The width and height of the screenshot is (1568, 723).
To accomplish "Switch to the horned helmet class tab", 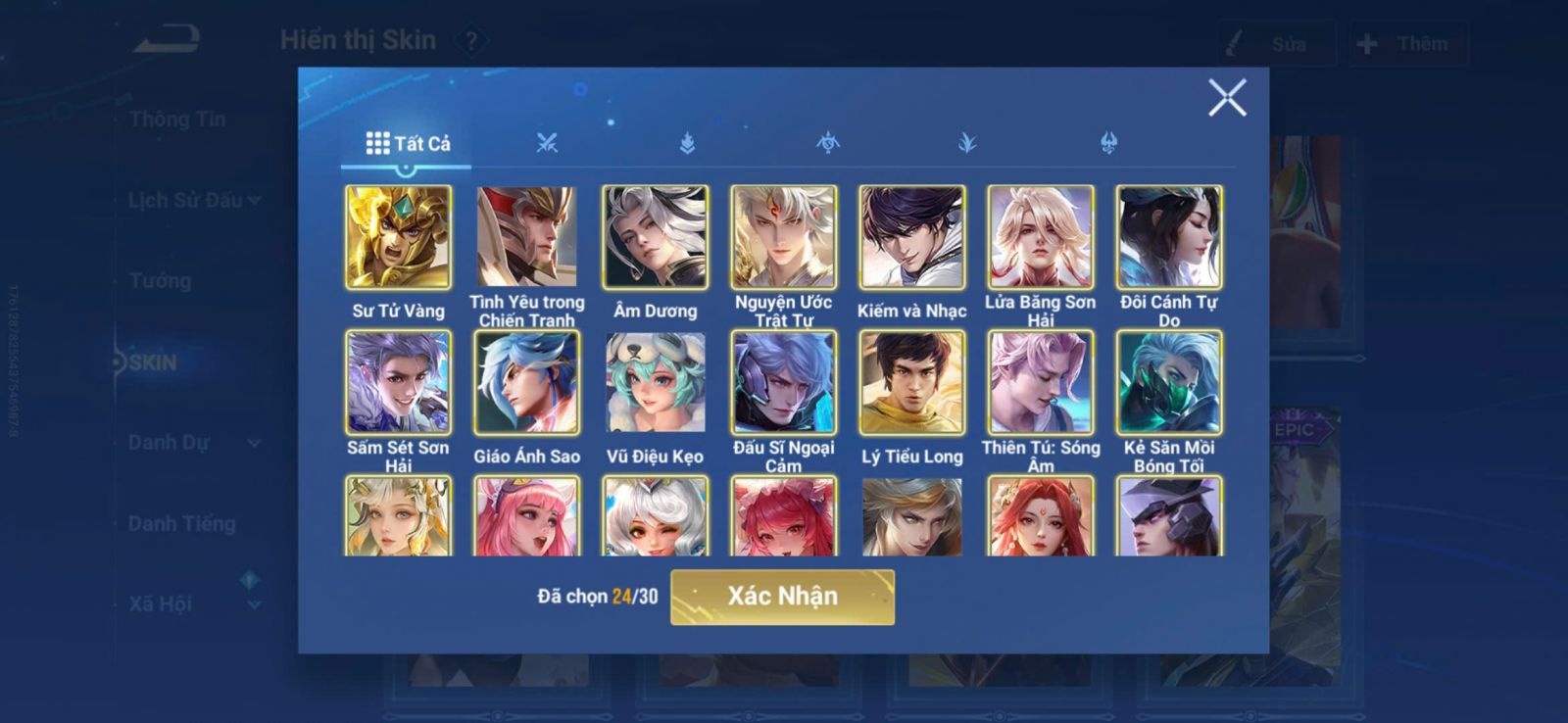I will (1108, 144).
